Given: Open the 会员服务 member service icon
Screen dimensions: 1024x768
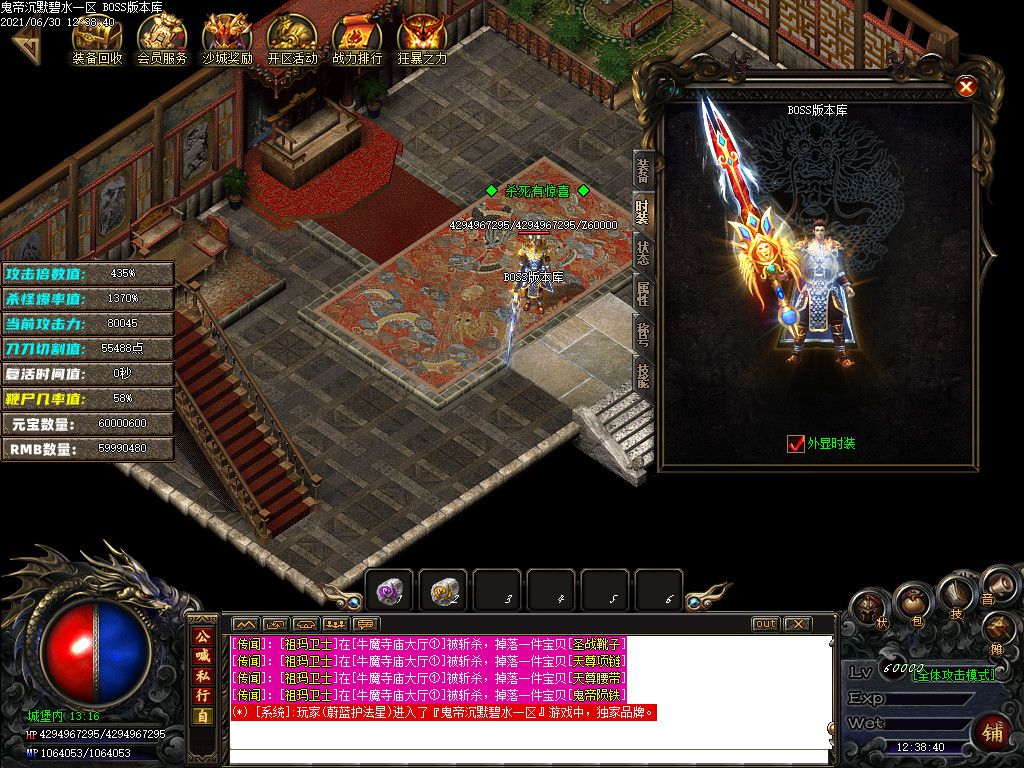Looking at the screenshot, I should 162,40.
